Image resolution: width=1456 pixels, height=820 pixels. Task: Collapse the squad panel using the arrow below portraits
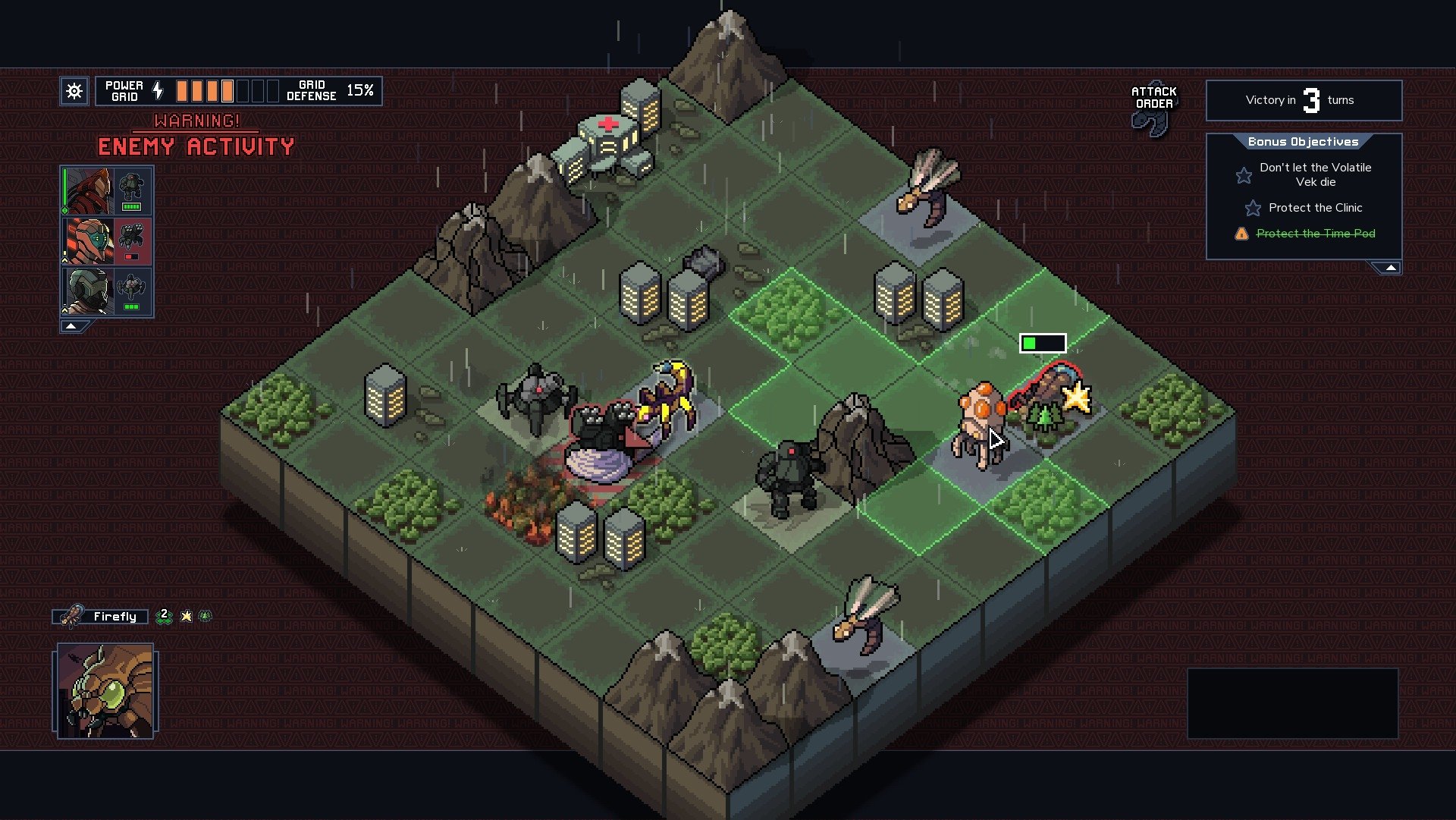(x=71, y=325)
